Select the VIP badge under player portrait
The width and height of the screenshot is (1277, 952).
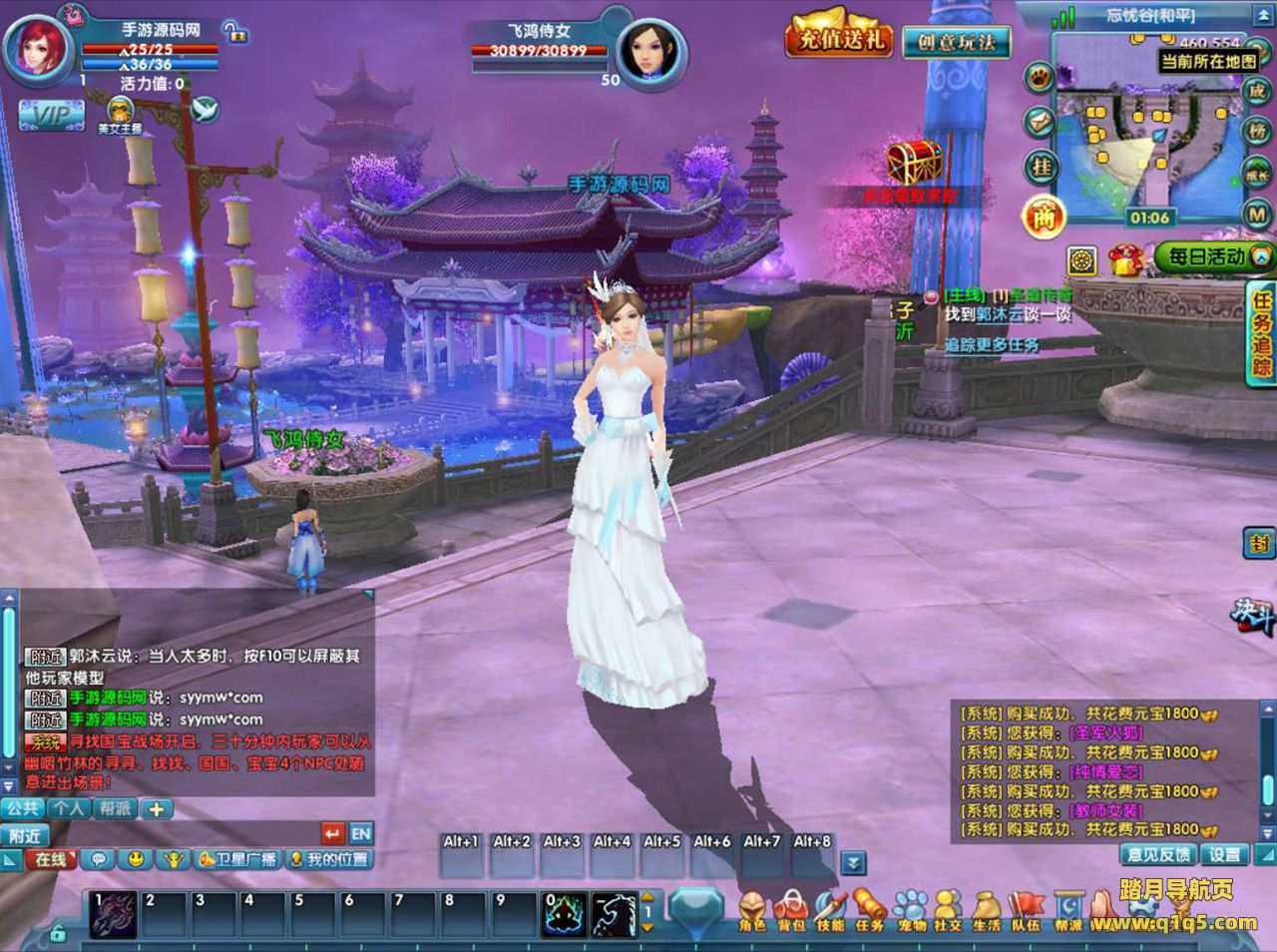coord(50,115)
